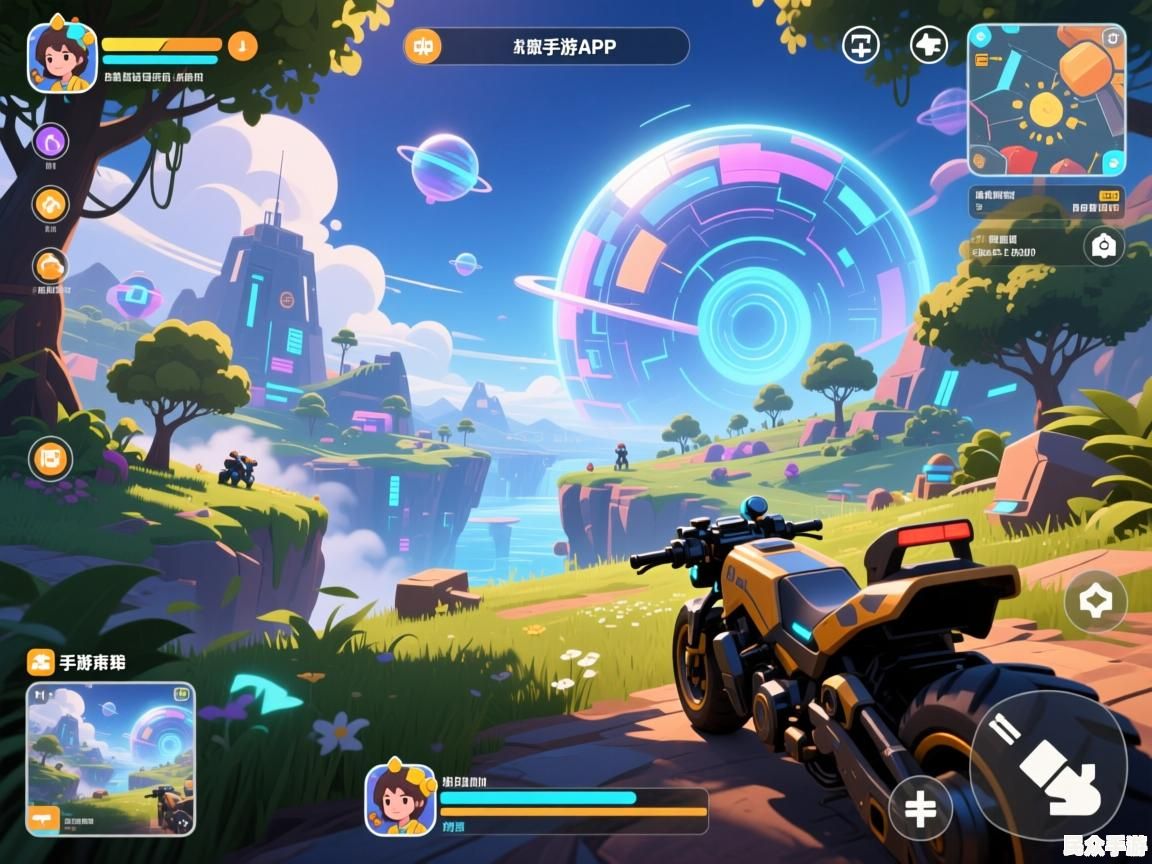
Task: Click the orange square-icon button above the thumbnail
Action: tap(40, 661)
